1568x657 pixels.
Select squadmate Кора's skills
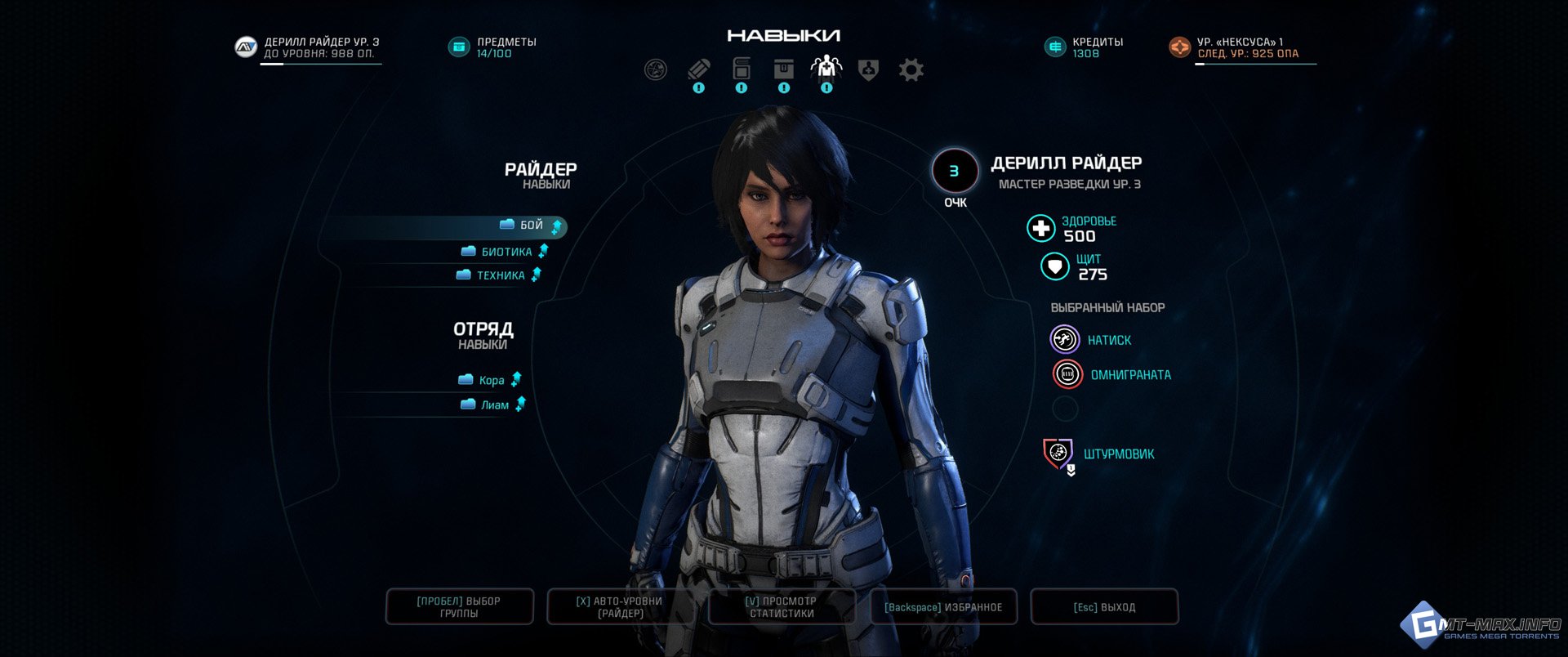(491, 380)
